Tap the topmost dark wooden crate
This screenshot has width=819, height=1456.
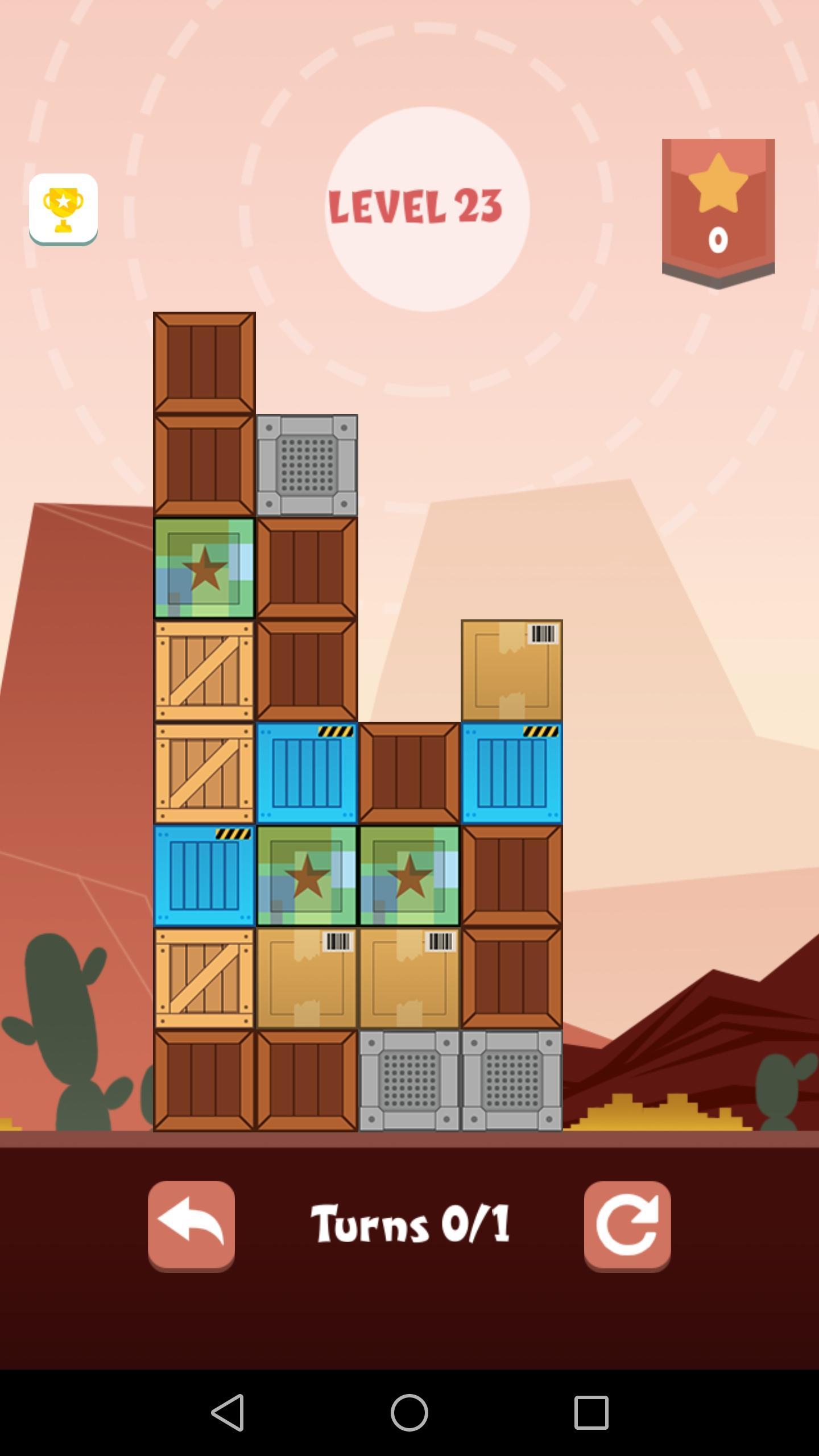click(x=205, y=364)
